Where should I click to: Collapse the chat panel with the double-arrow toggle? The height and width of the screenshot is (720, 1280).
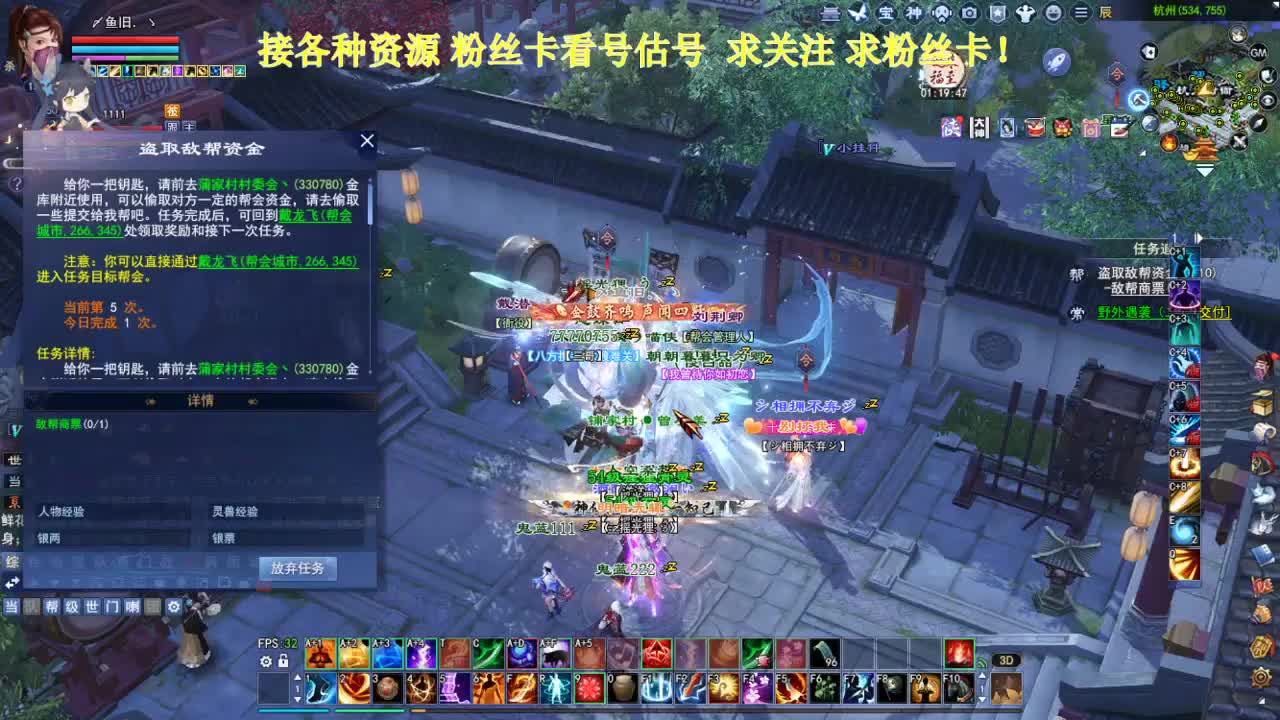coord(12,580)
